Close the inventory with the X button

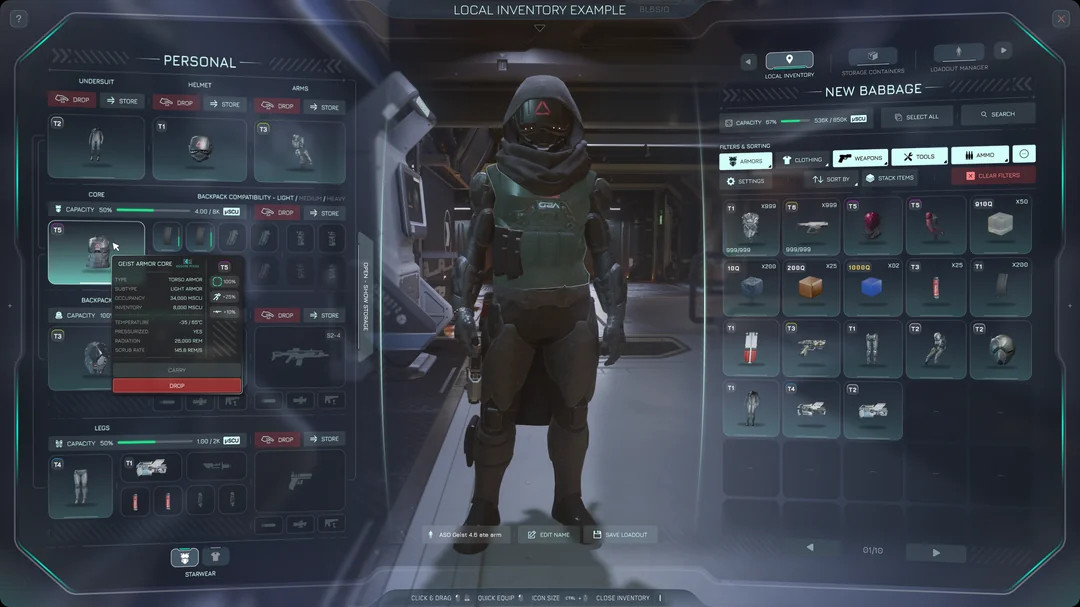[1061, 18]
